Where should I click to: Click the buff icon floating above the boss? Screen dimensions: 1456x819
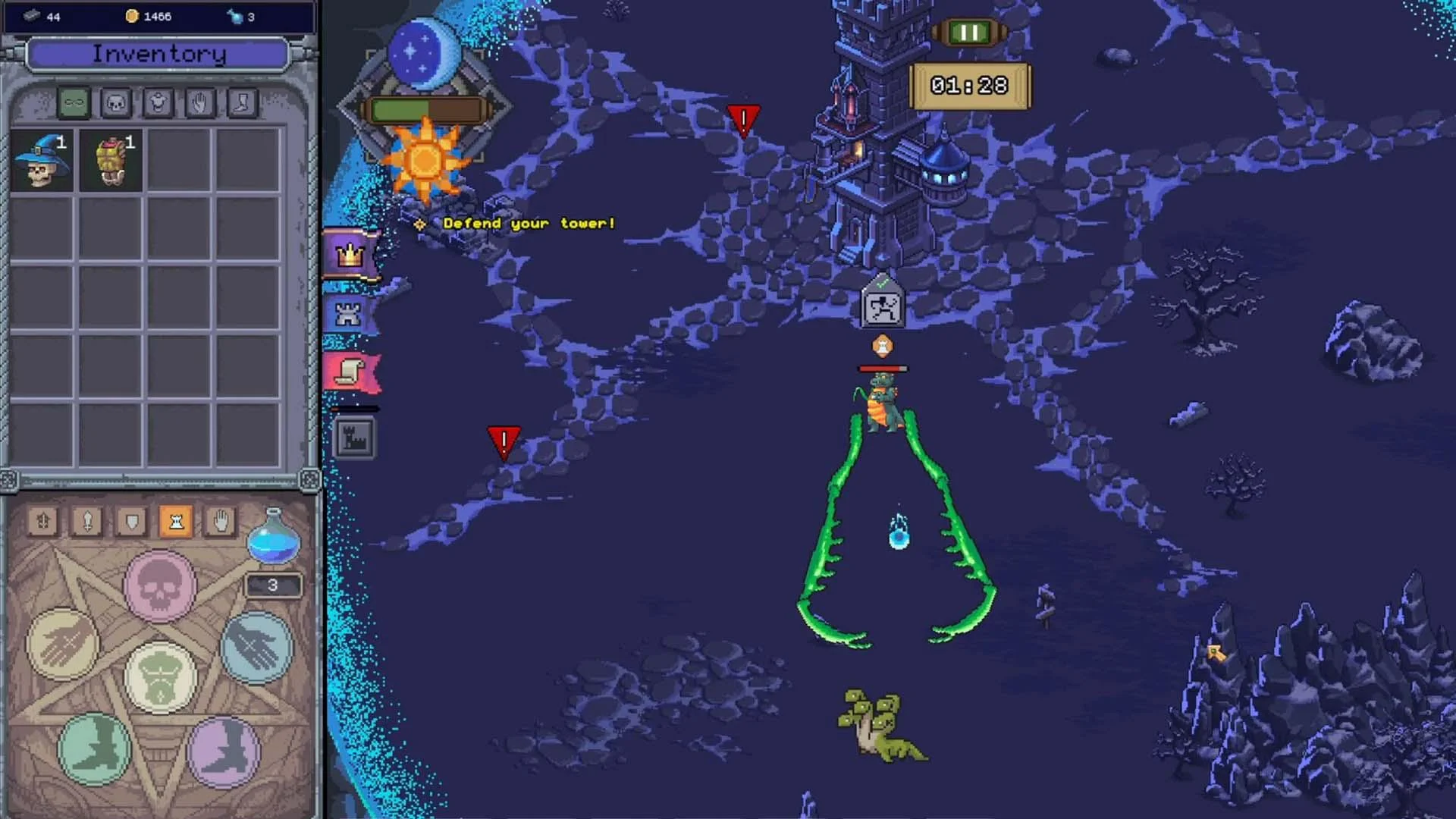tap(884, 345)
